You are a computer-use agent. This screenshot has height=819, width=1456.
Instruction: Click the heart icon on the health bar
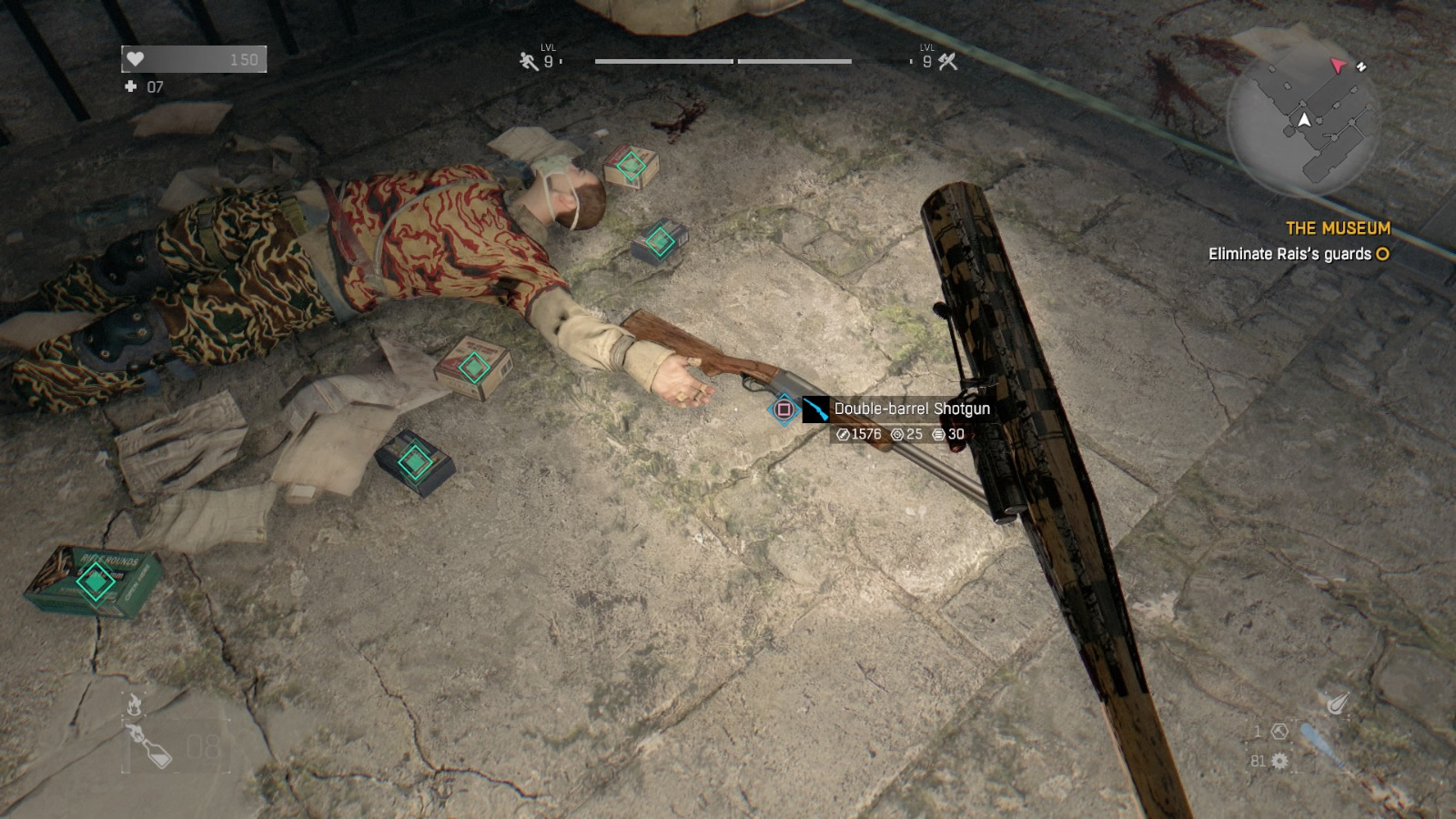[134, 58]
